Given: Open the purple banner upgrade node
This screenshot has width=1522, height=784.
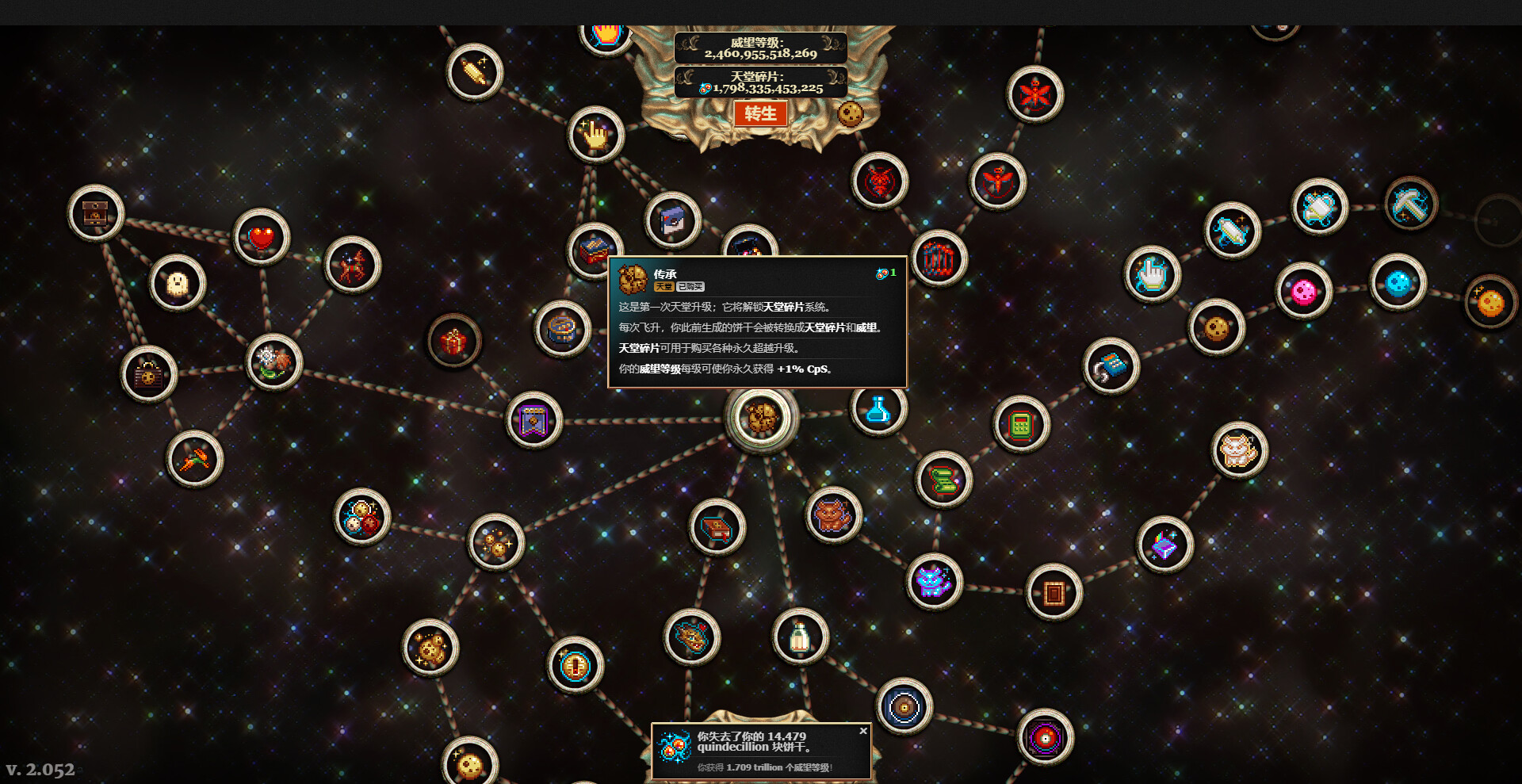Looking at the screenshot, I should [532, 420].
